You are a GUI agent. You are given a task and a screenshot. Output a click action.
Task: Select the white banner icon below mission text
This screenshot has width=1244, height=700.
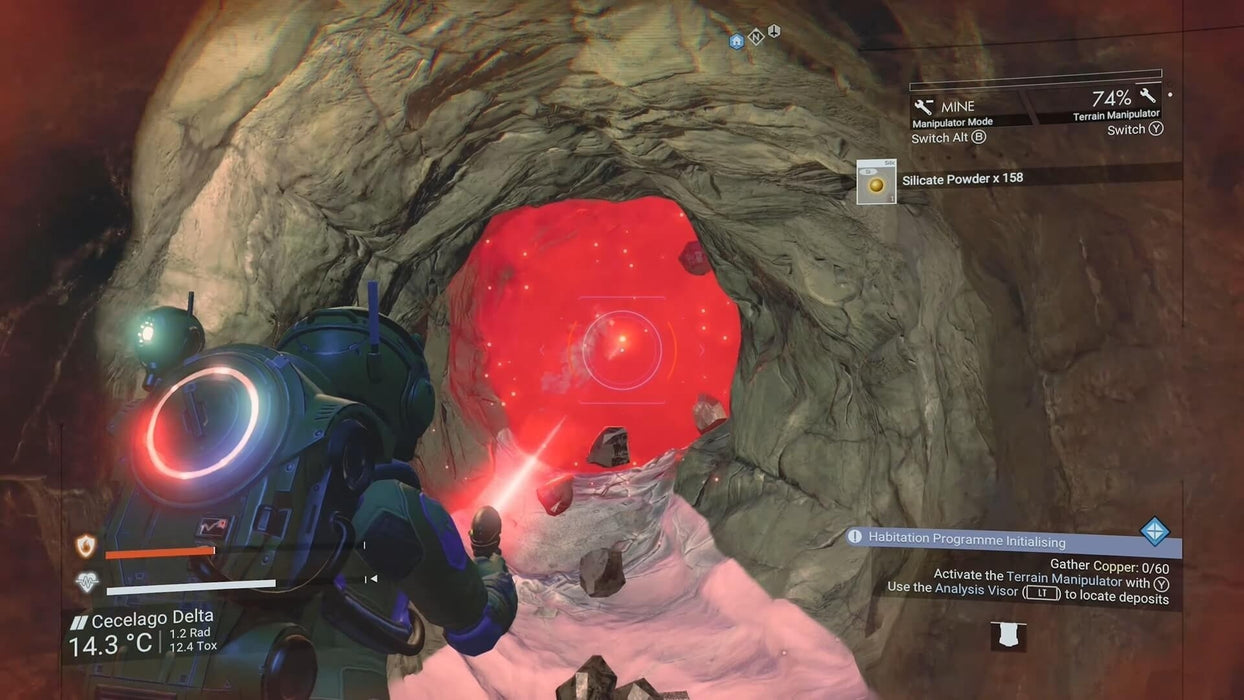coord(1008,636)
